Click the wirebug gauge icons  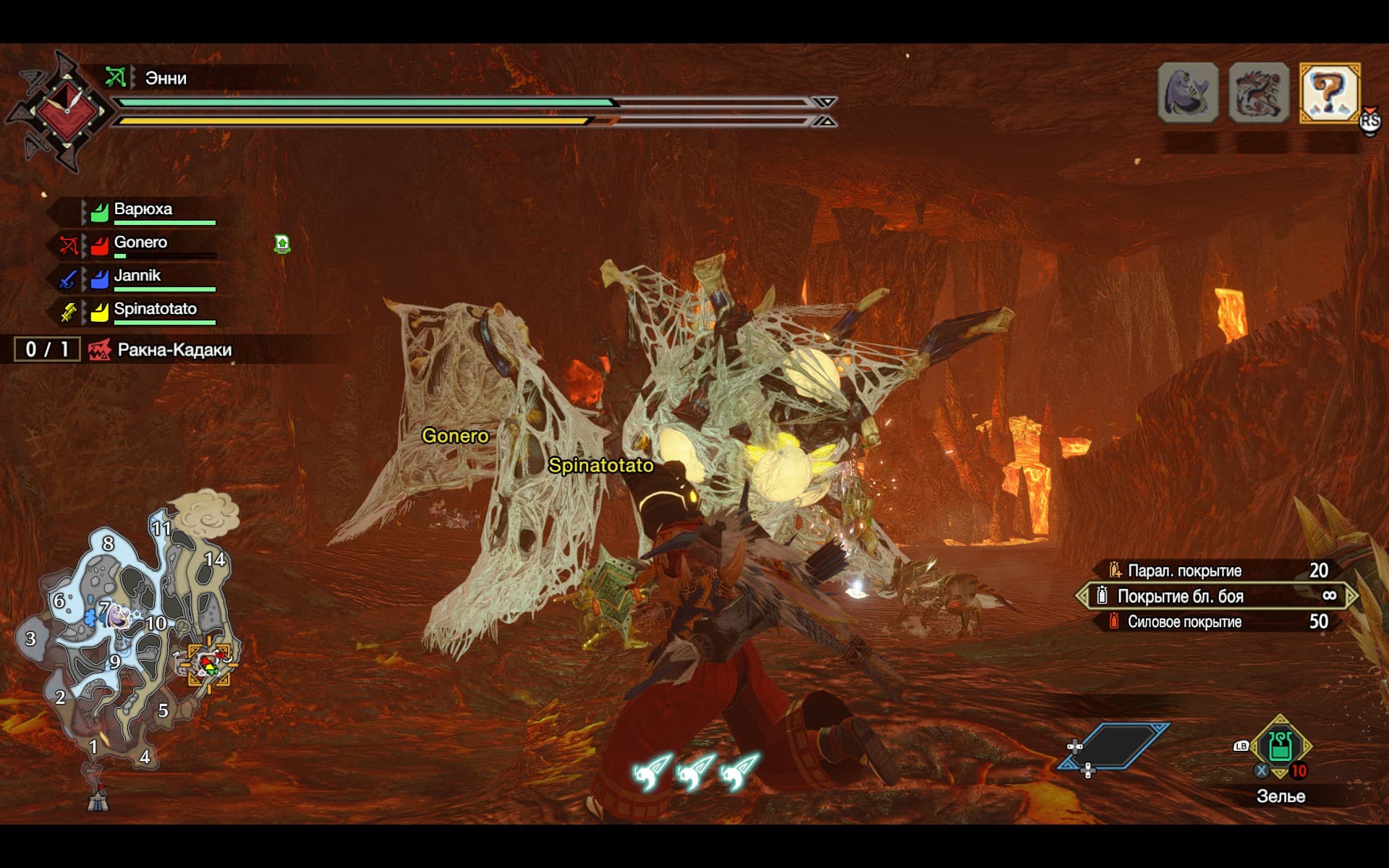pos(696,772)
